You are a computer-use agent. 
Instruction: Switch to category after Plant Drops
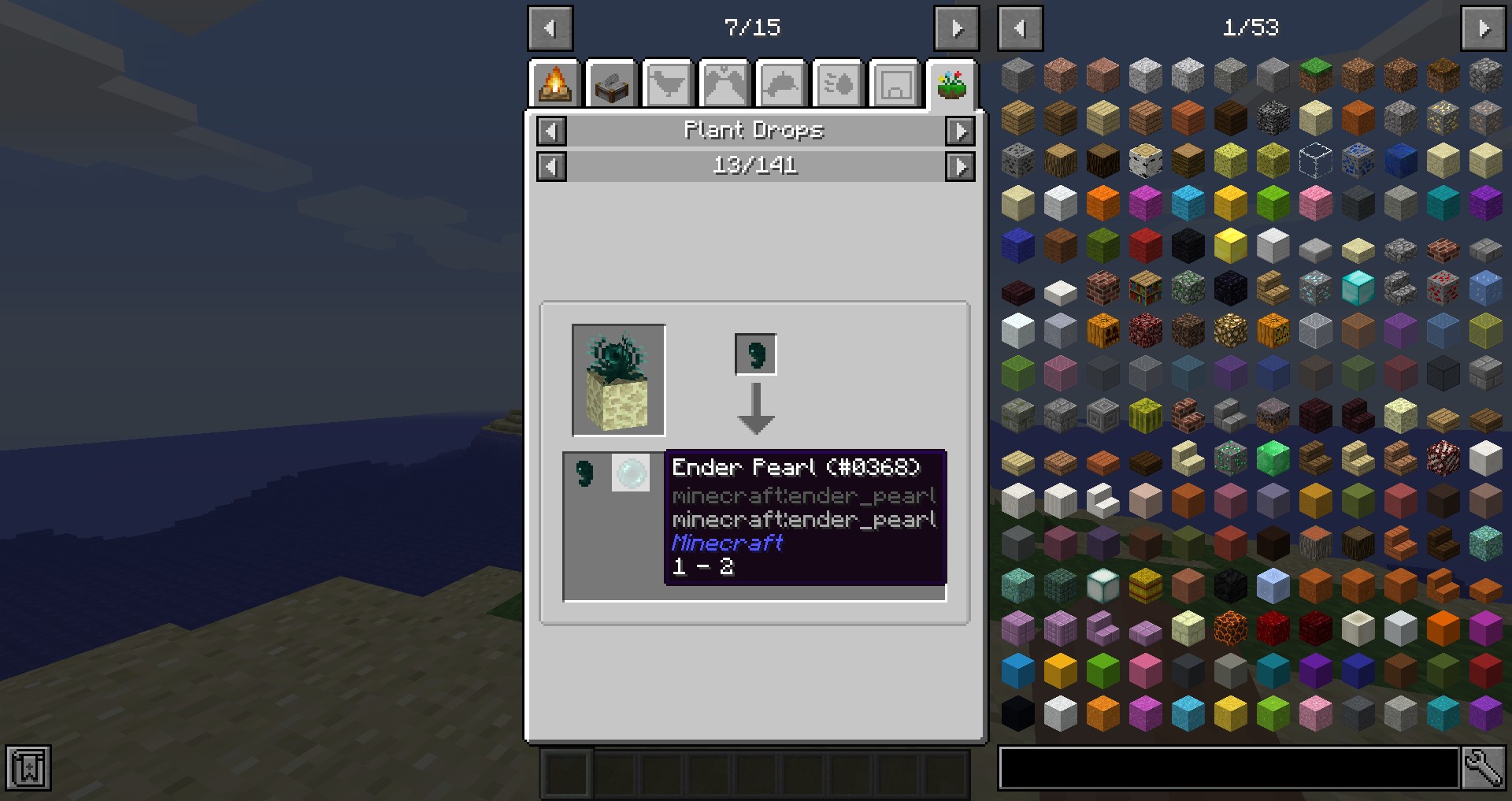tap(959, 131)
